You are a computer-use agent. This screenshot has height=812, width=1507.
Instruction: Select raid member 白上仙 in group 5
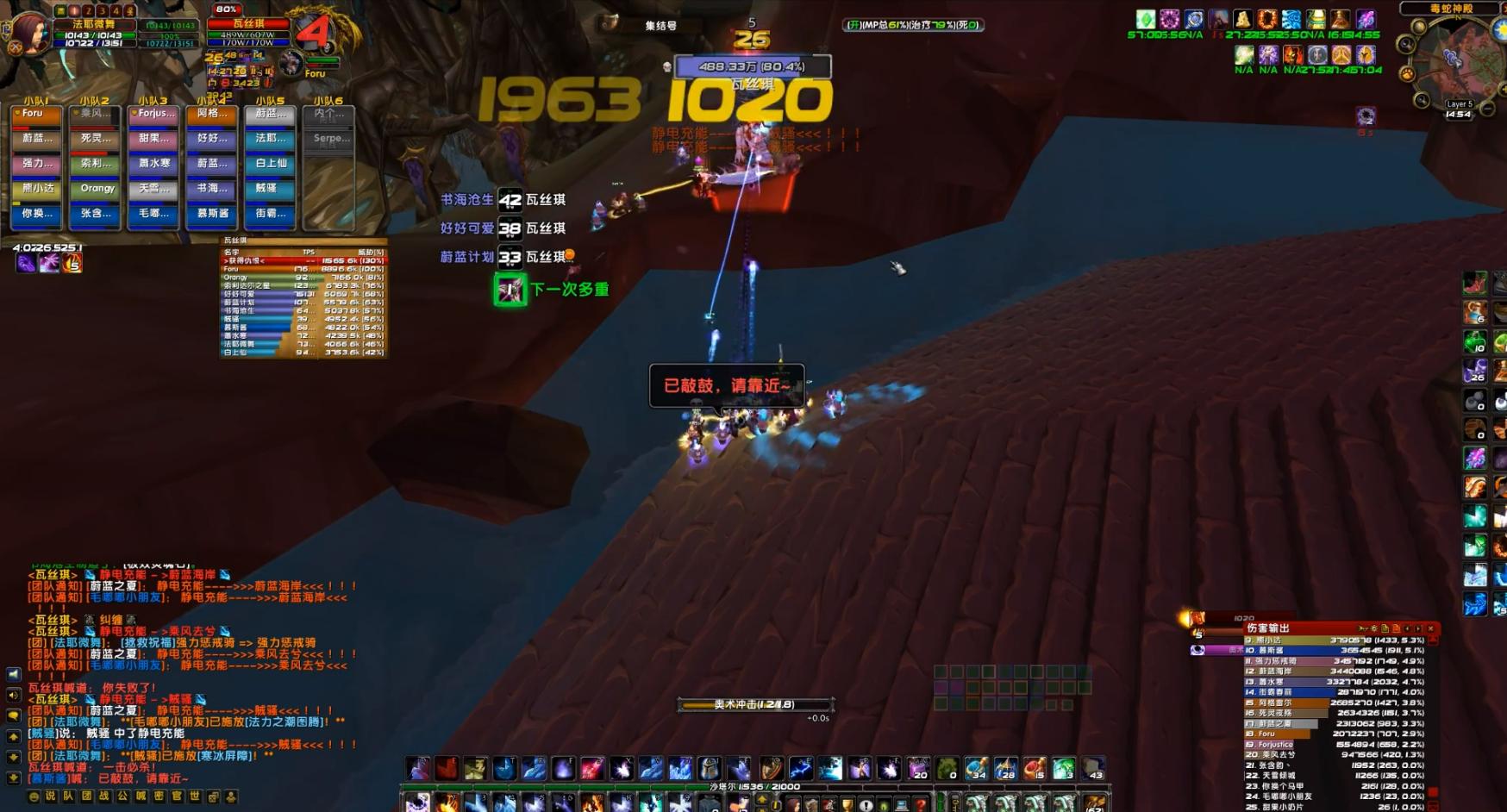[271, 164]
